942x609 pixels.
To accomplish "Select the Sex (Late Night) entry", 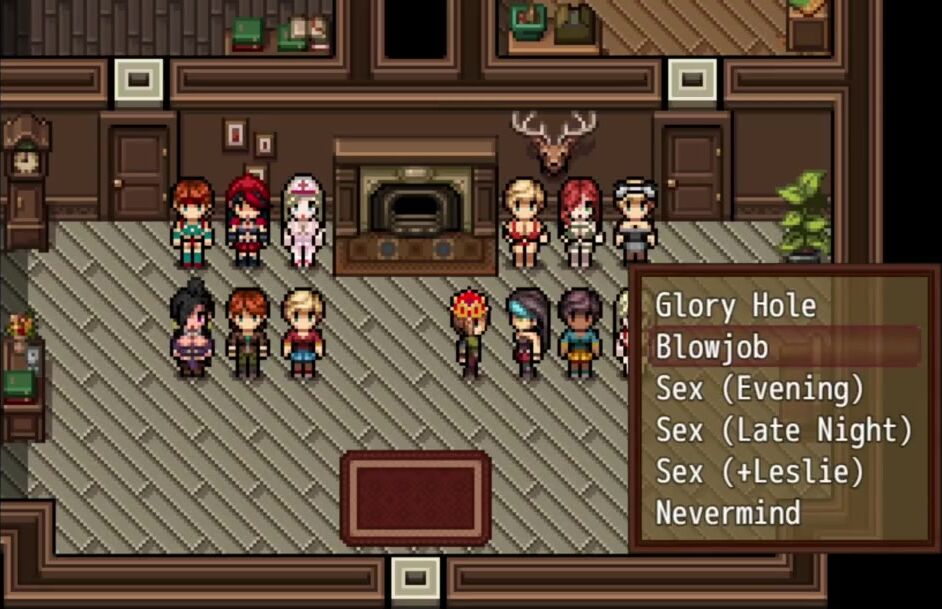I will click(x=783, y=430).
